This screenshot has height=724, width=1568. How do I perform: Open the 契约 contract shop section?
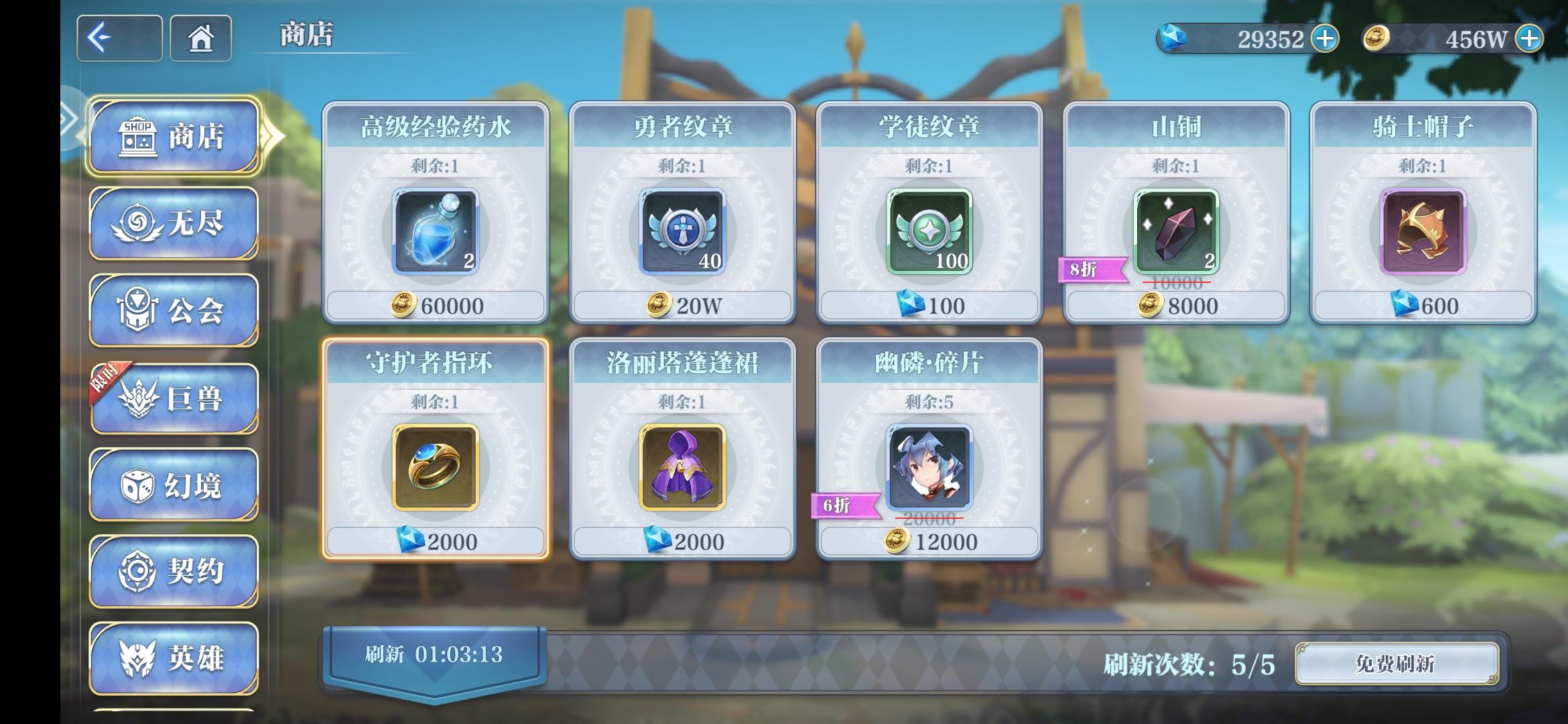[x=173, y=571]
